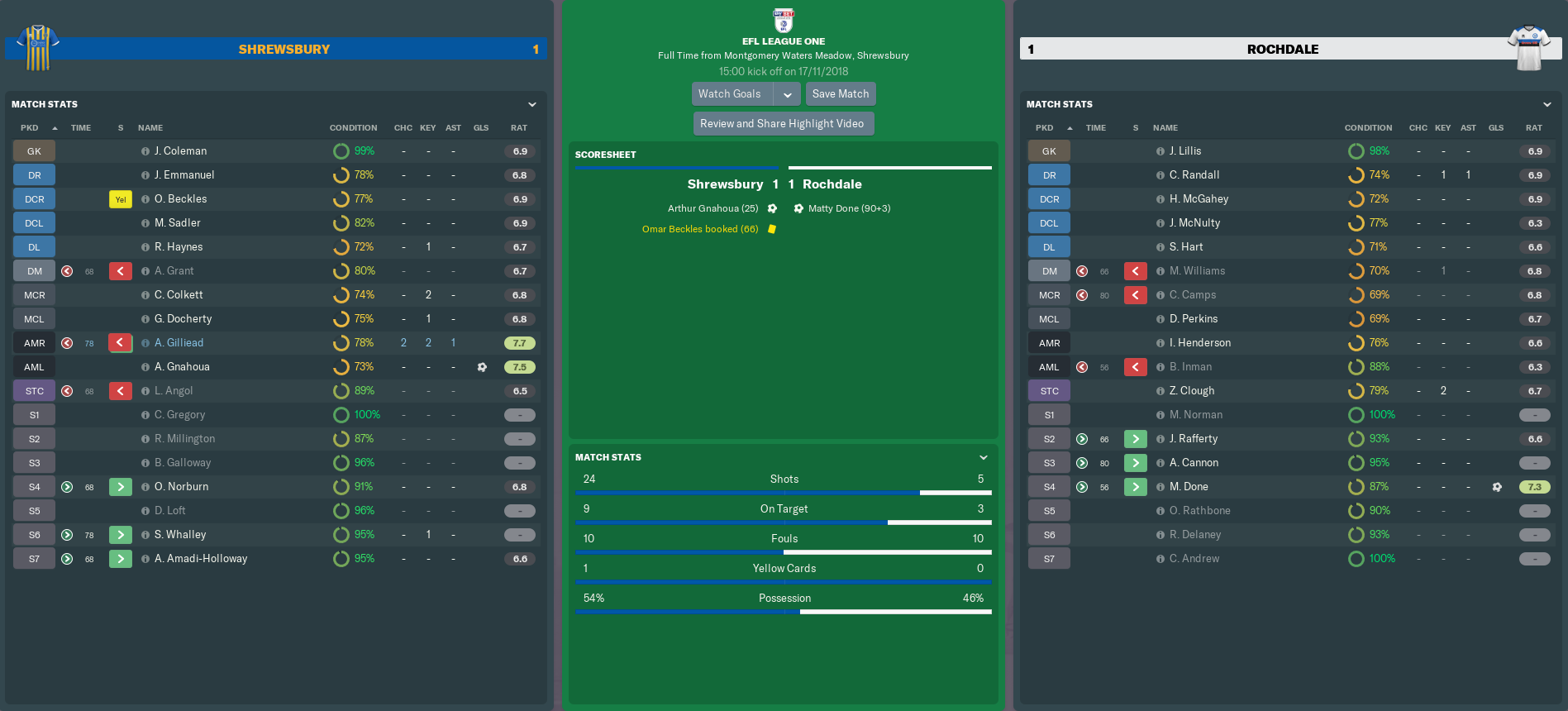Screen dimensions: 1568x711
Task: Expand the center Match Stats dropdown
Action: coord(983,457)
